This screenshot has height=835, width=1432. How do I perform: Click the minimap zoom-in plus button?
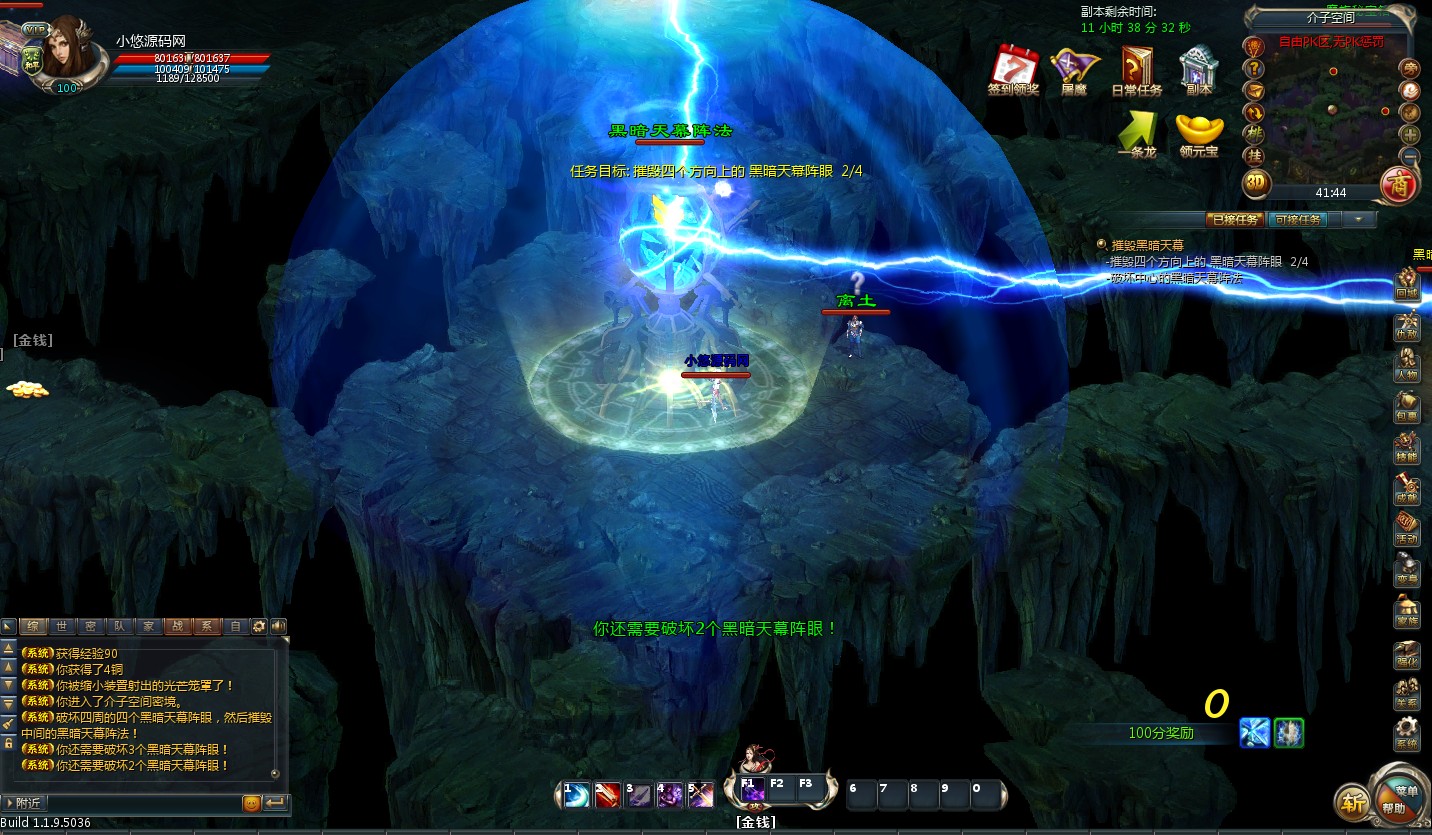click(x=1410, y=134)
